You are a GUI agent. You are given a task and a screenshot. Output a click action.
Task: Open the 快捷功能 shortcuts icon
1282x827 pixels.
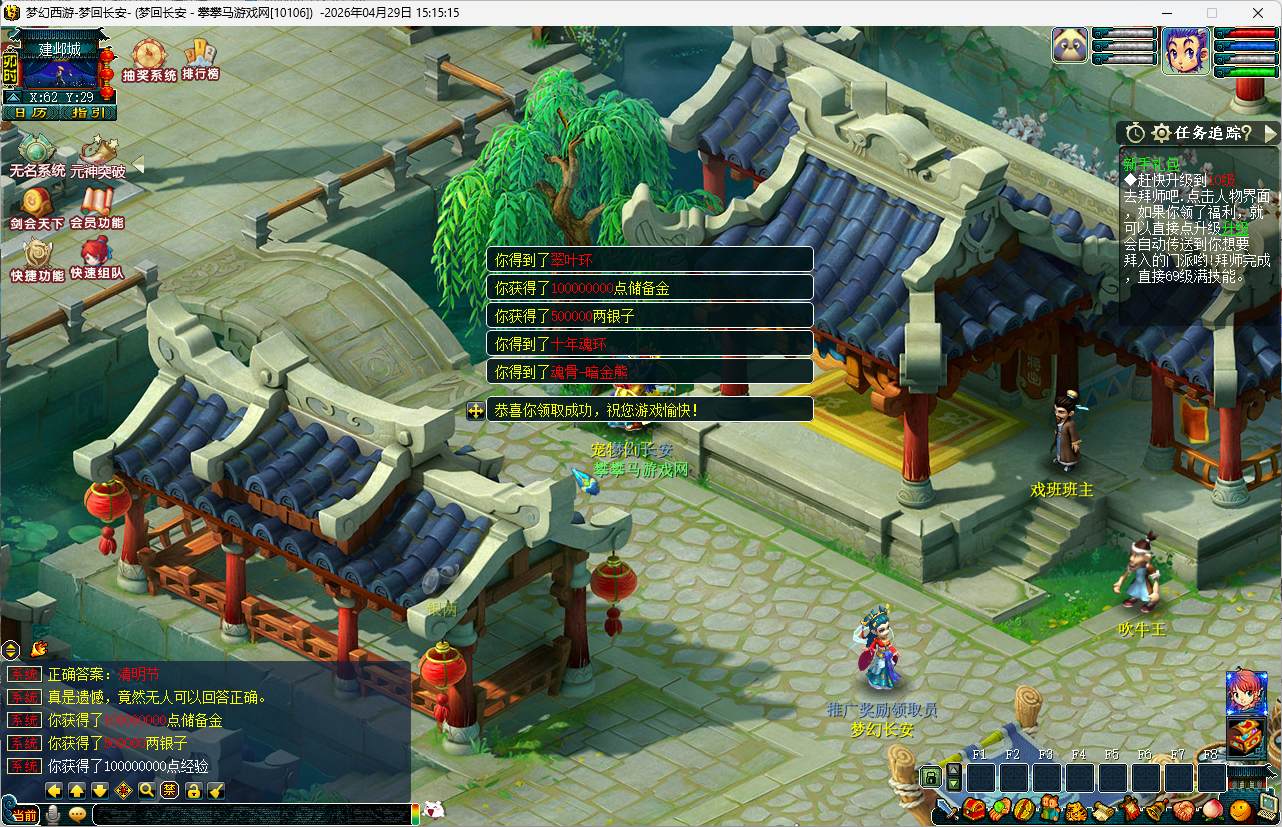[x=37, y=257]
